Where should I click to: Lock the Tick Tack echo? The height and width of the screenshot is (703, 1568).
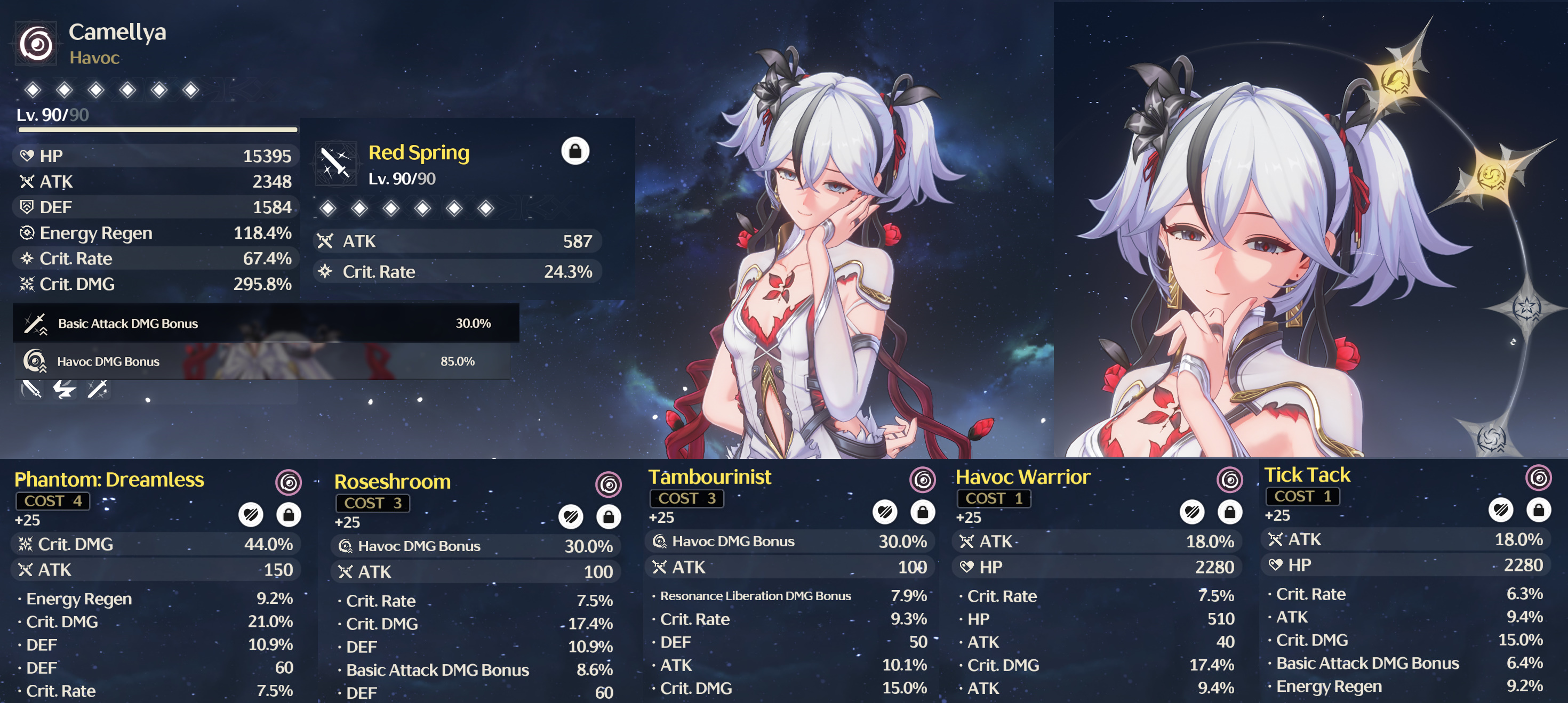click(1538, 510)
